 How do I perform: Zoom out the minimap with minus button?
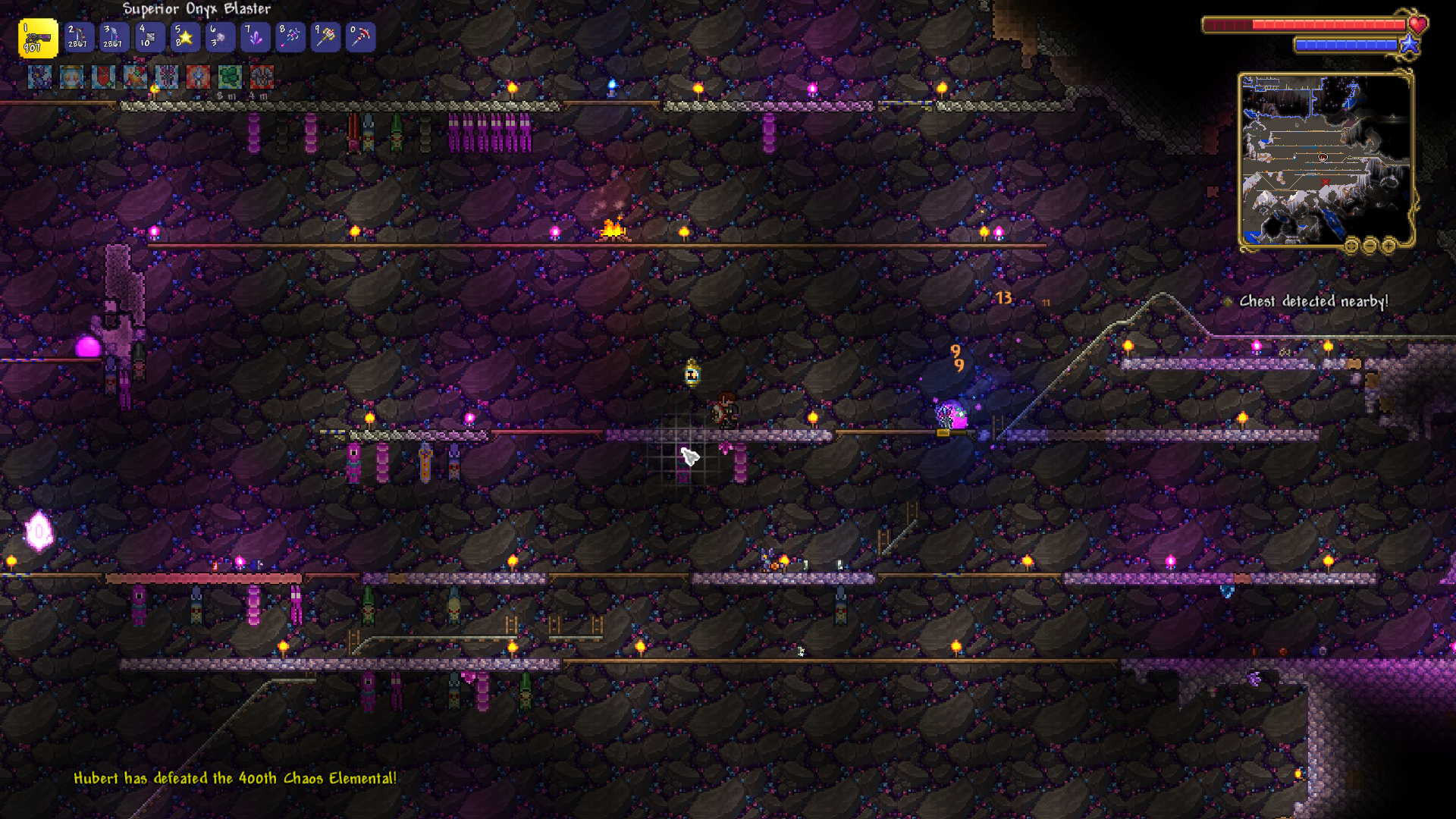[1370, 245]
